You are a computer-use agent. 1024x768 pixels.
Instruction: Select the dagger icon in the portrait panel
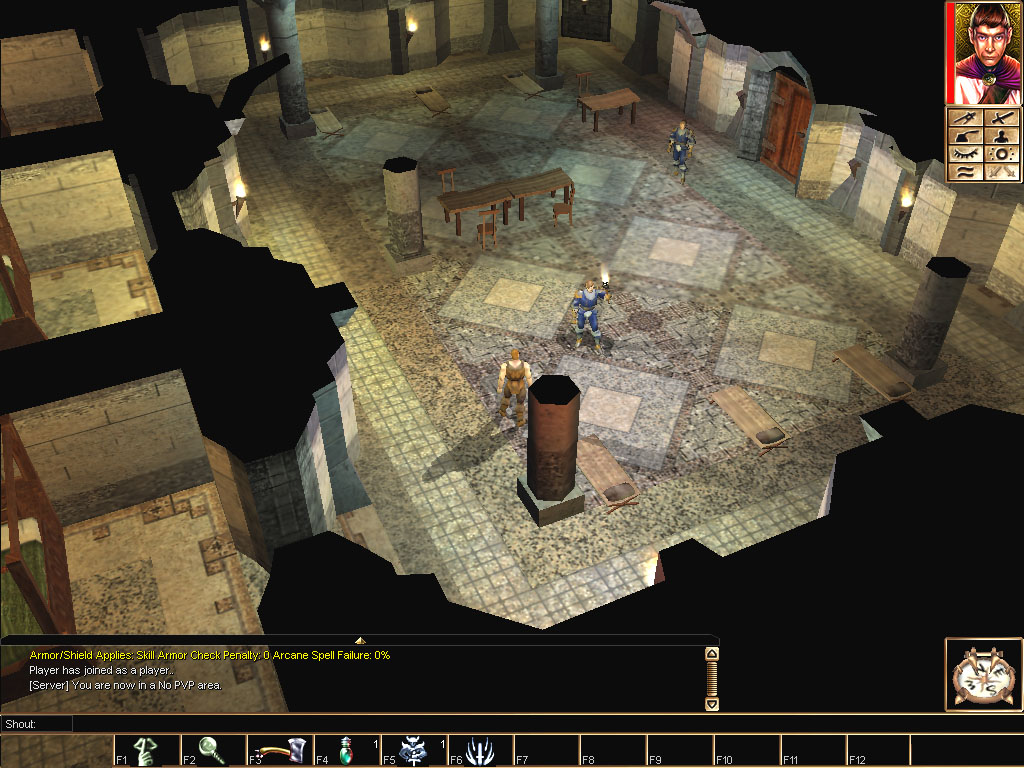(x=963, y=117)
